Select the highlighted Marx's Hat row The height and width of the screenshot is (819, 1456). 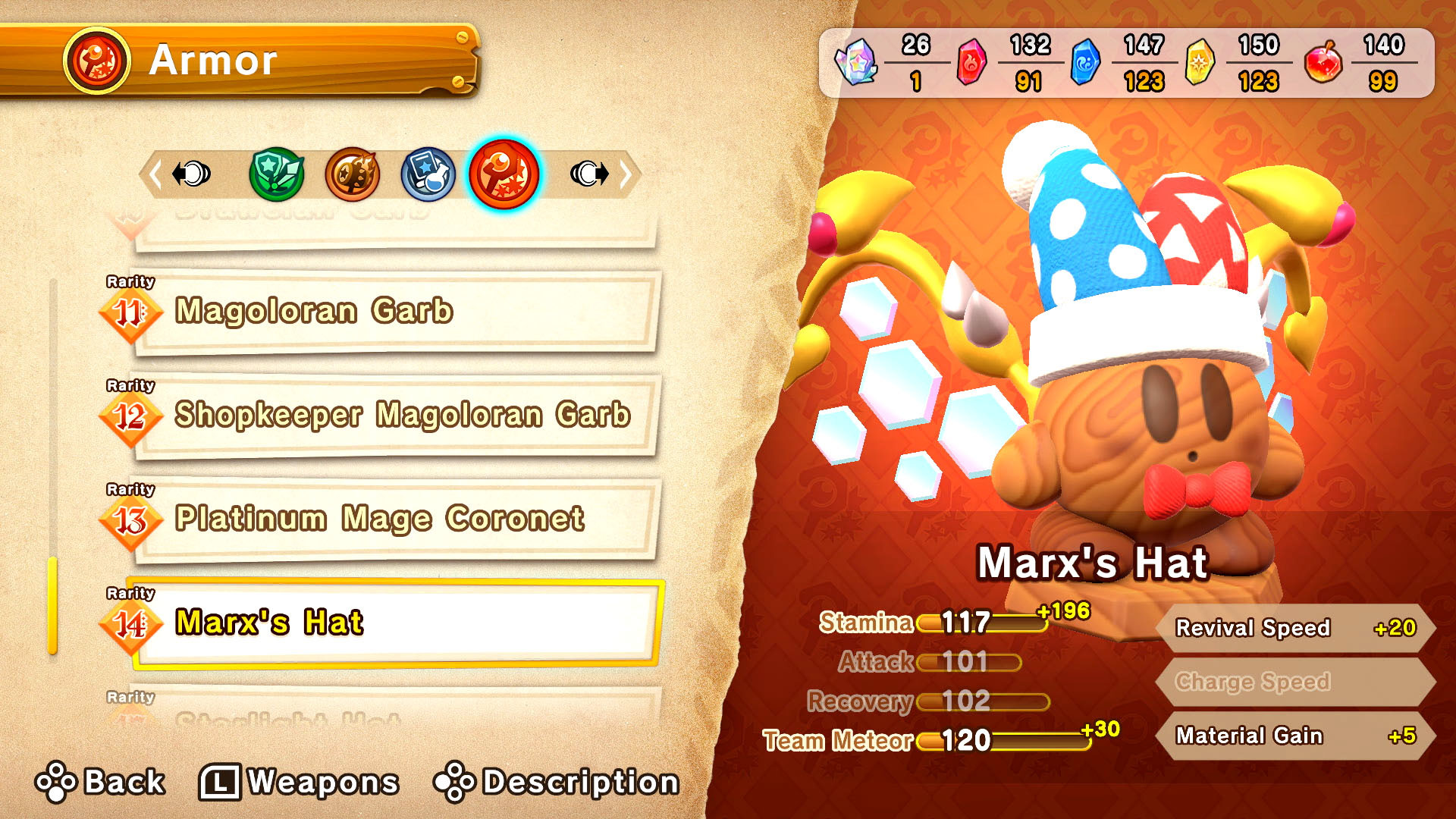point(394,623)
